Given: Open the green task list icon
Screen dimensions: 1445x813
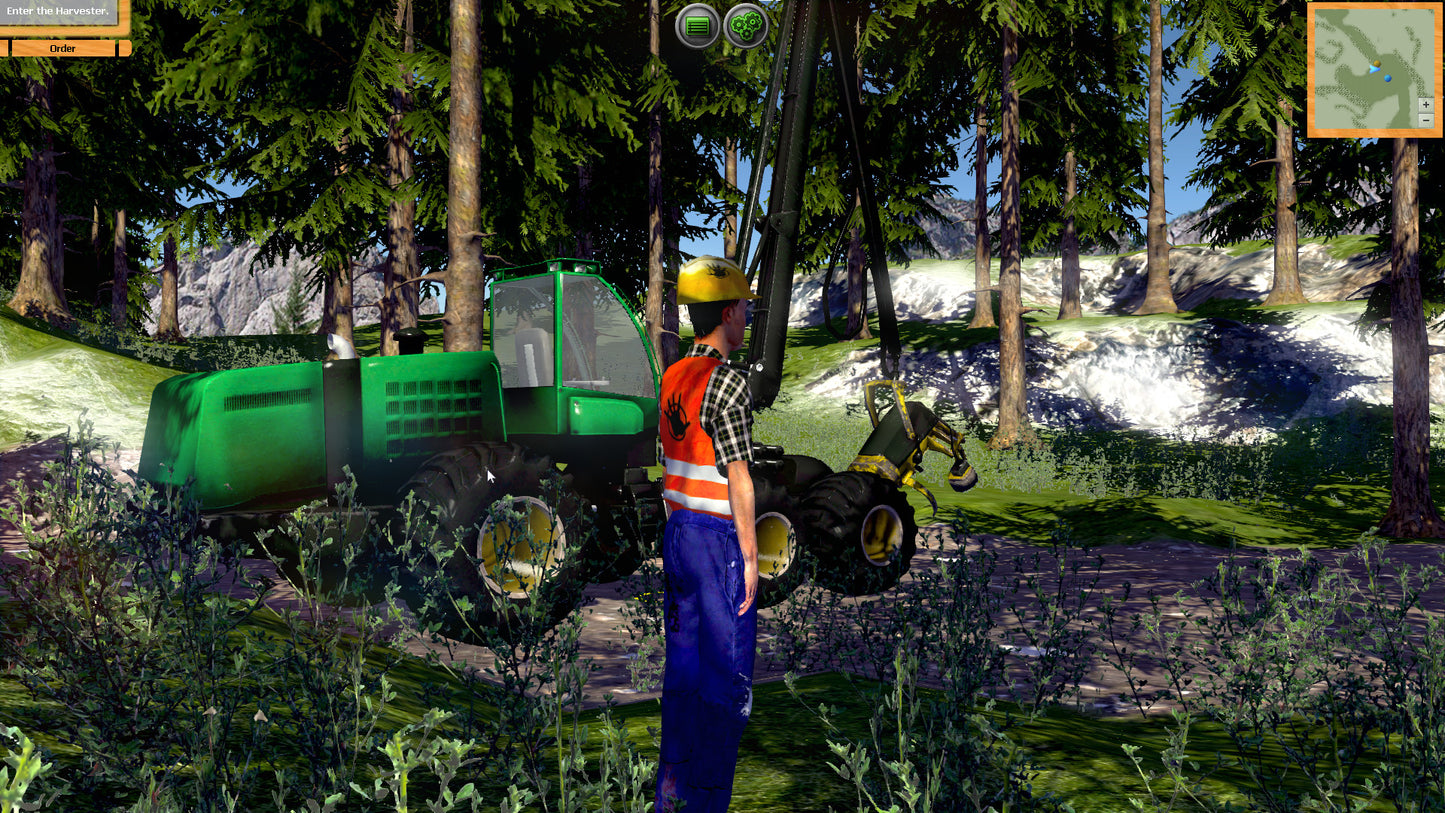Looking at the screenshot, I should click(697, 25).
